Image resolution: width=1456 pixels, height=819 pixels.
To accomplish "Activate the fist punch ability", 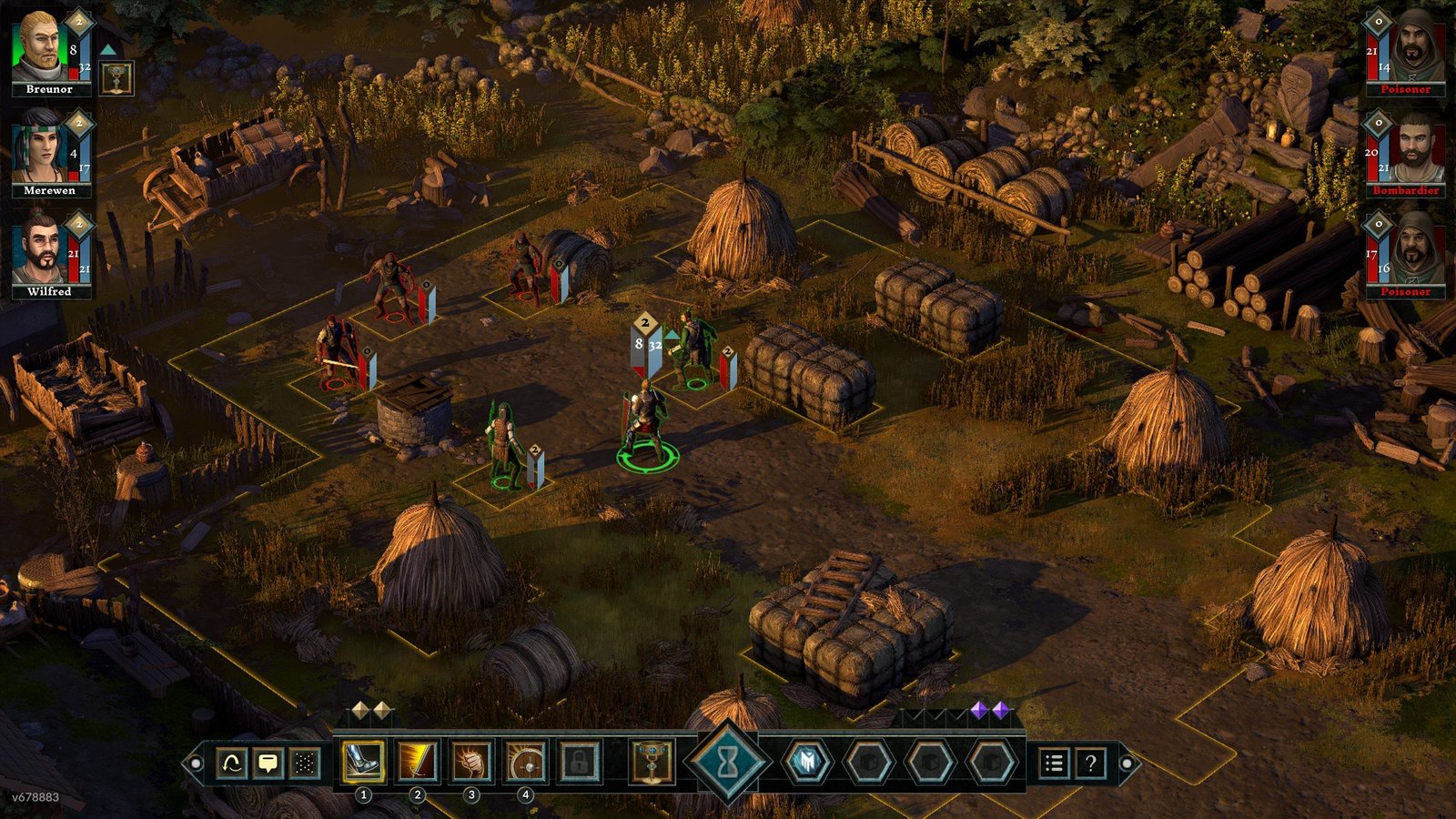I will pos(471,763).
